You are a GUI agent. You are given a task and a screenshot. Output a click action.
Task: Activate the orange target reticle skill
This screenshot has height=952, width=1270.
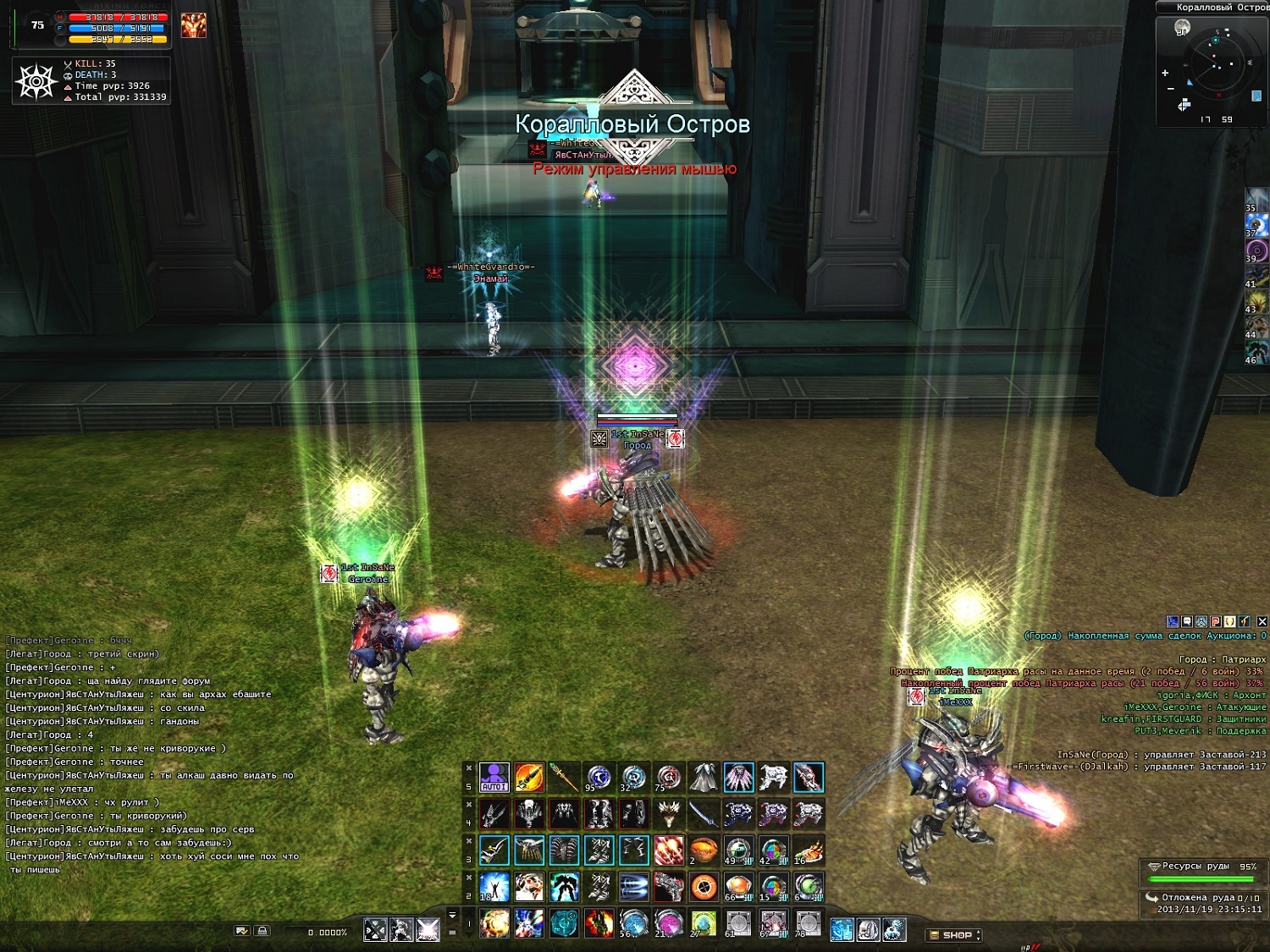[x=704, y=886]
